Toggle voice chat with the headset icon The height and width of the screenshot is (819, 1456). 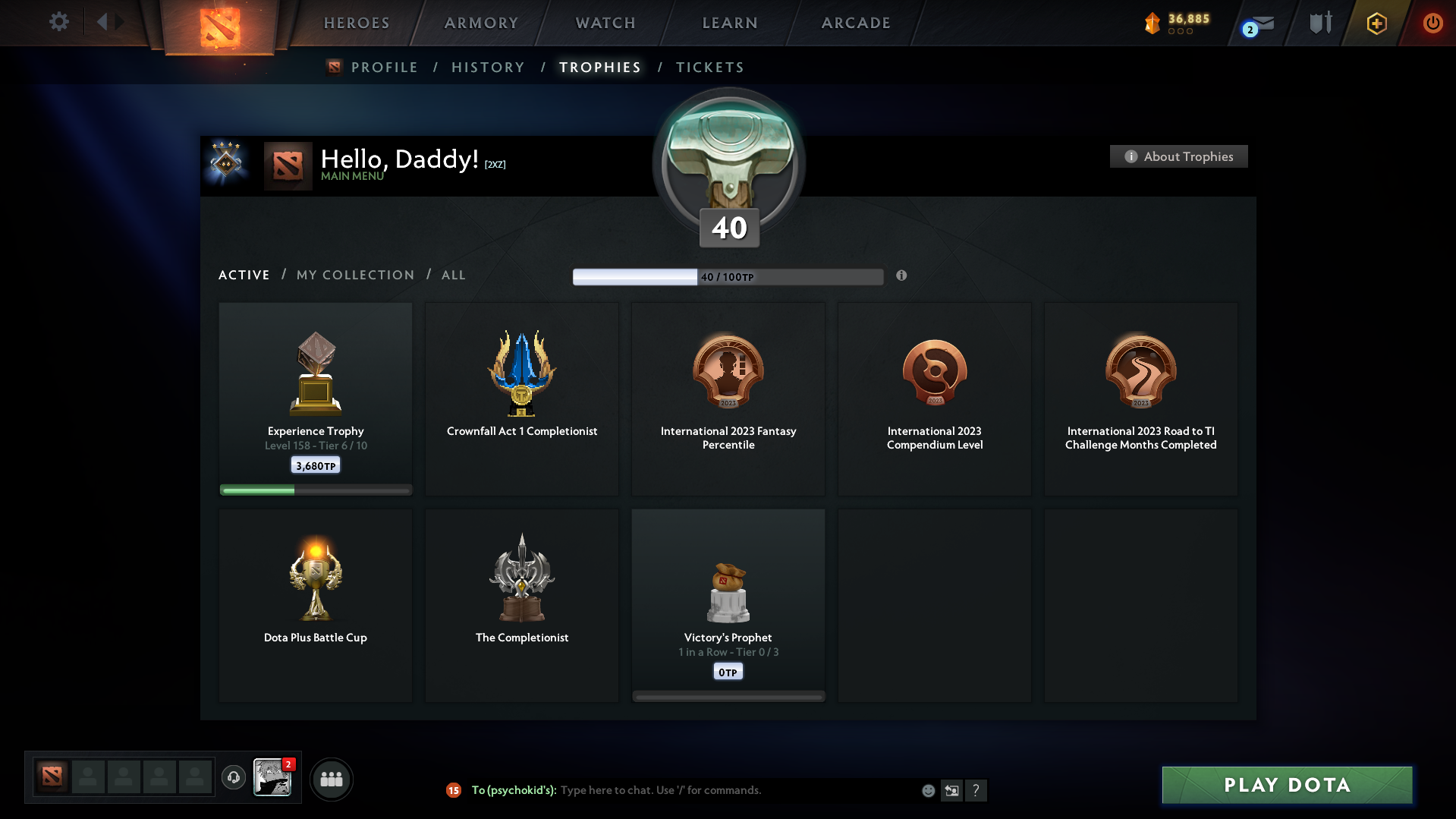[234, 778]
